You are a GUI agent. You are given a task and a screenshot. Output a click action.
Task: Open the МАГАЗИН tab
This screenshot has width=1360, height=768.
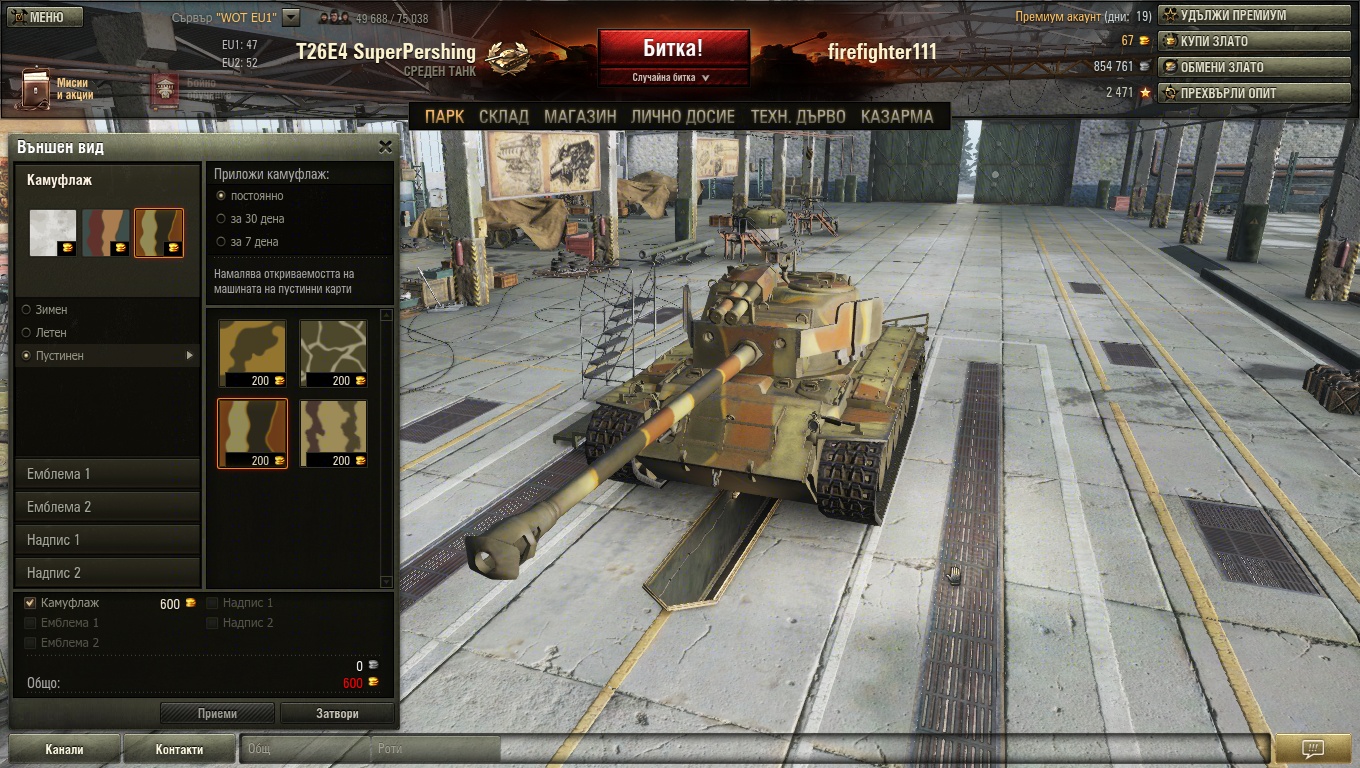click(580, 116)
